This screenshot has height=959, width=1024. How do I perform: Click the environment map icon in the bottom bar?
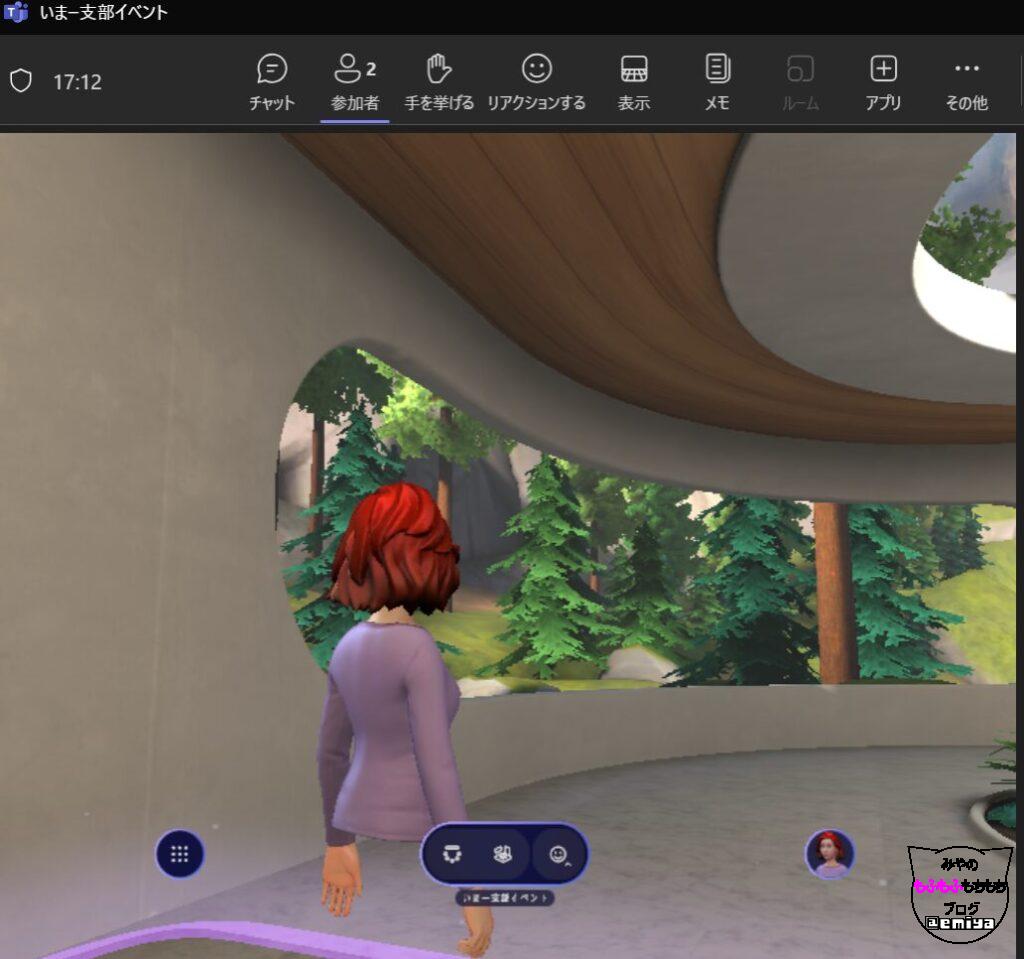503,854
